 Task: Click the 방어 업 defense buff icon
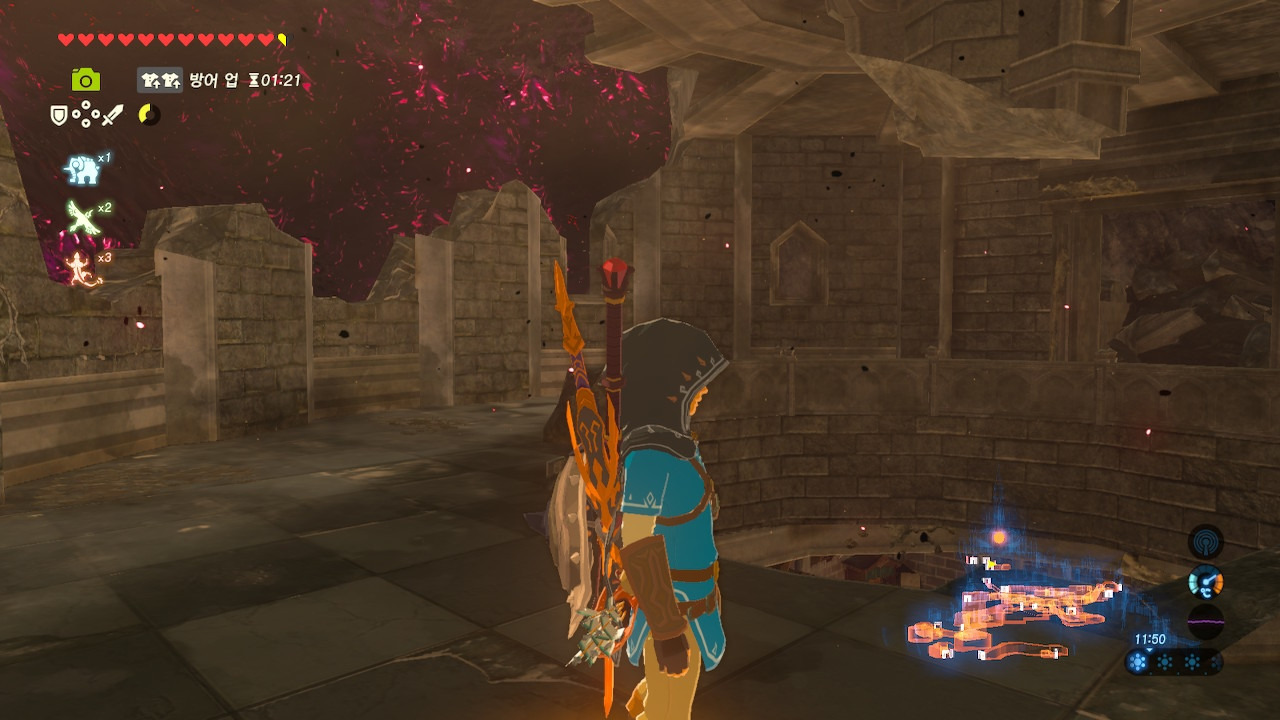[x=160, y=80]
